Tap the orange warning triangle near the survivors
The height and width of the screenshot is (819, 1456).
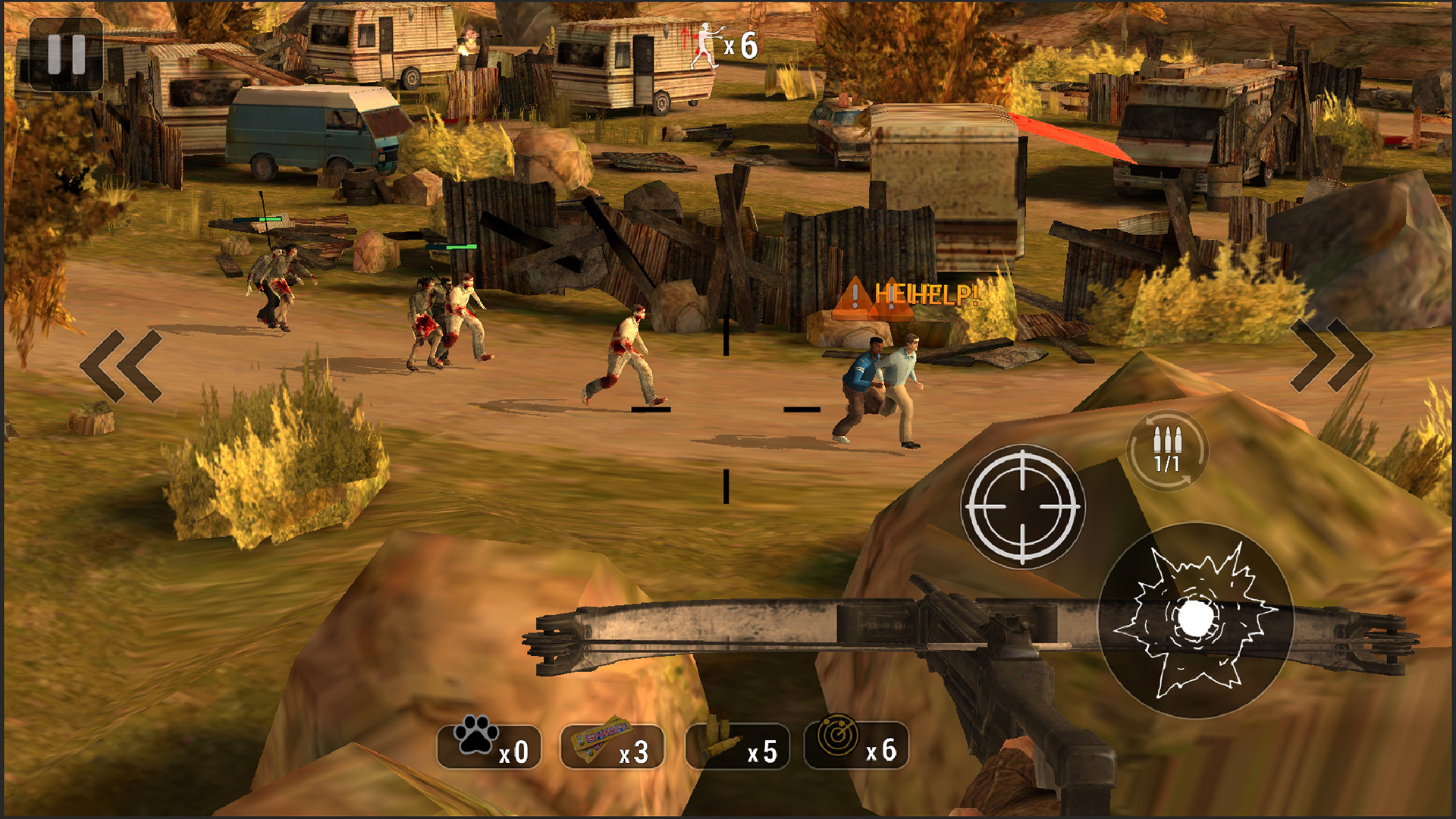(857, 296)
